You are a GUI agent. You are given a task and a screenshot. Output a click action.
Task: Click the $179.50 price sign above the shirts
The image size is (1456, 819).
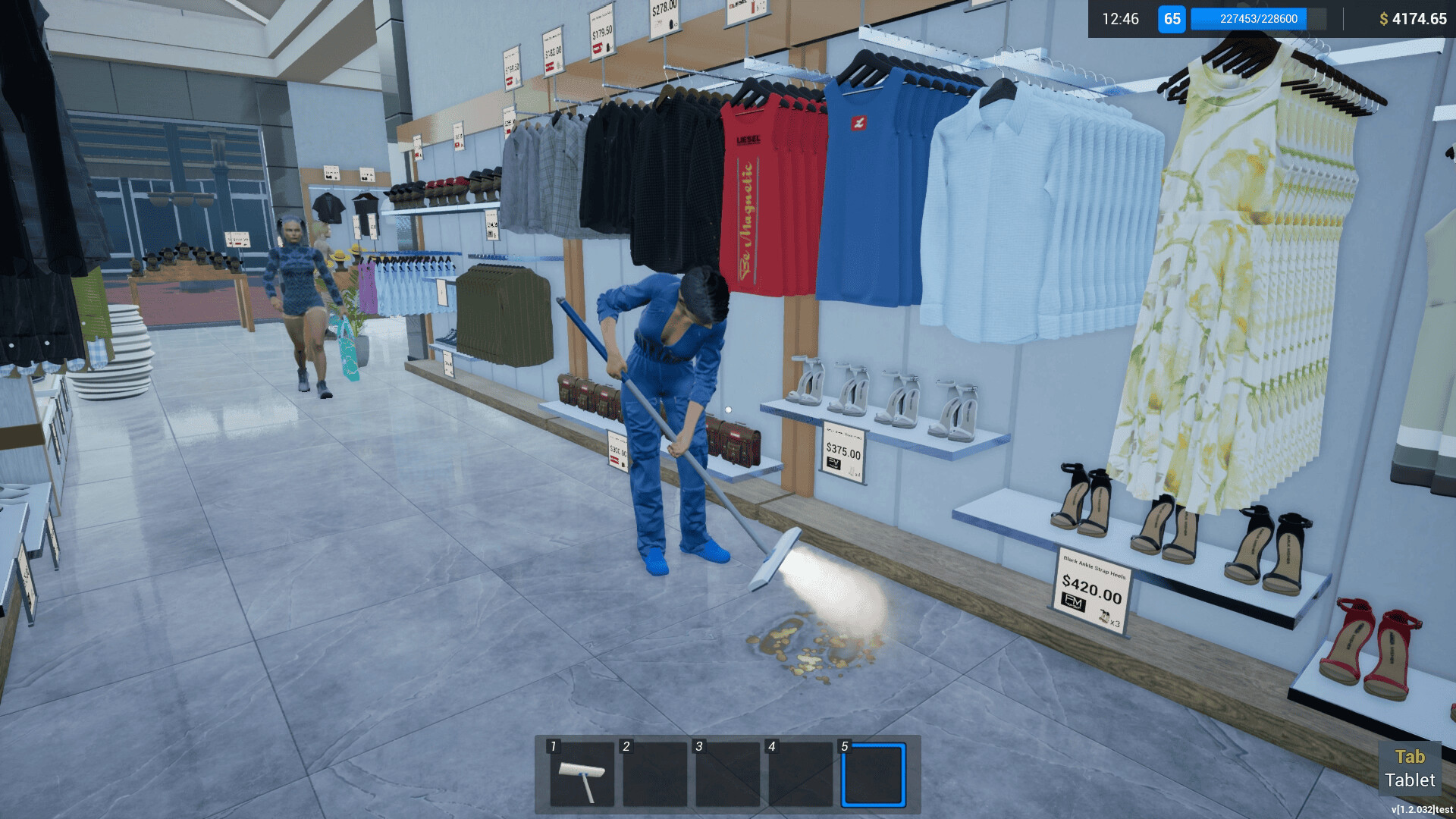coord(601,35)
